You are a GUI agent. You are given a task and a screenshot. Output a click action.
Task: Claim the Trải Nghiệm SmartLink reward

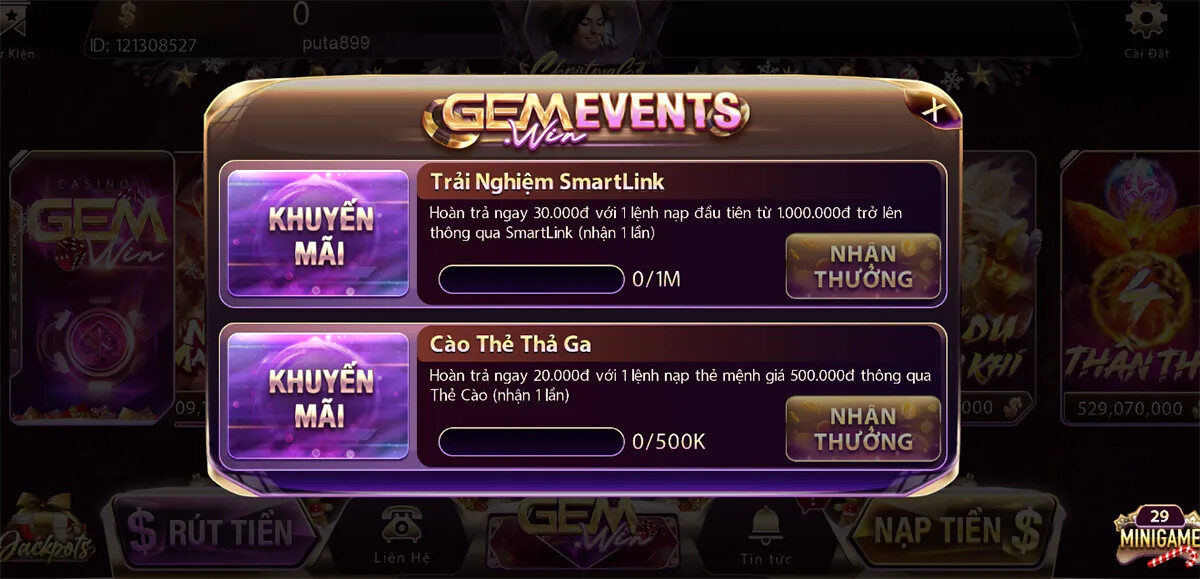point(863,266)
